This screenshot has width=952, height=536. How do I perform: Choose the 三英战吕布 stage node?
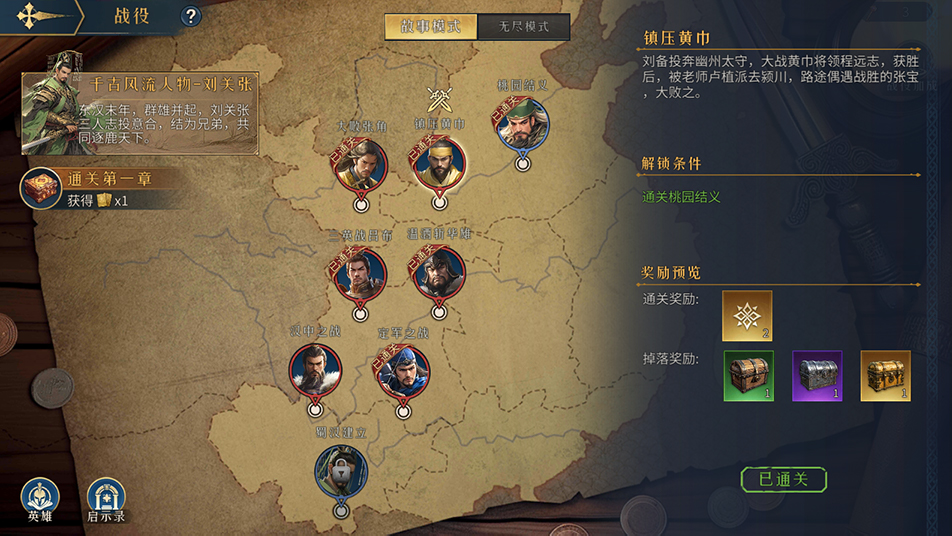[x=361, y=272]
